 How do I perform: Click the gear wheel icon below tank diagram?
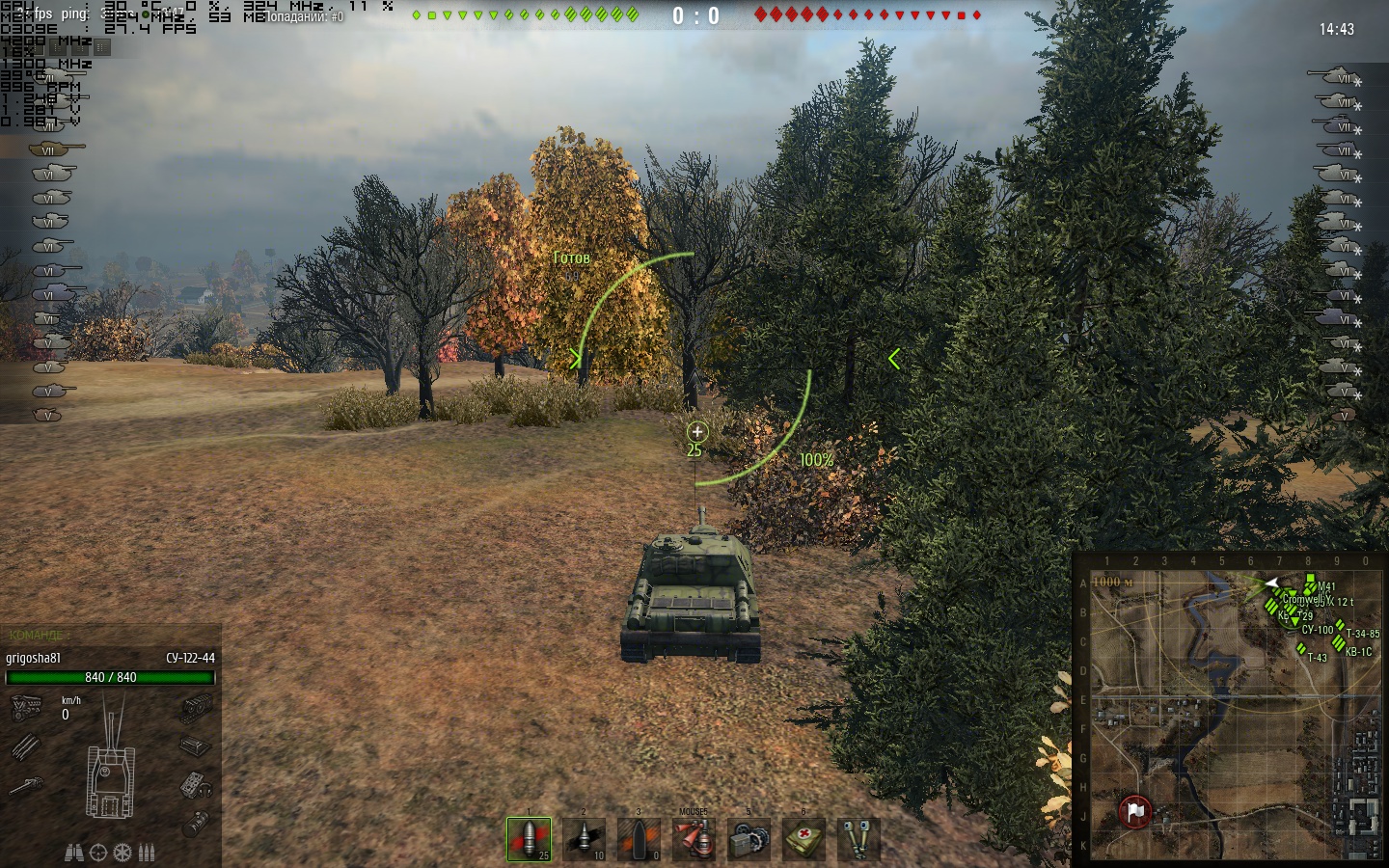point(122,853)
